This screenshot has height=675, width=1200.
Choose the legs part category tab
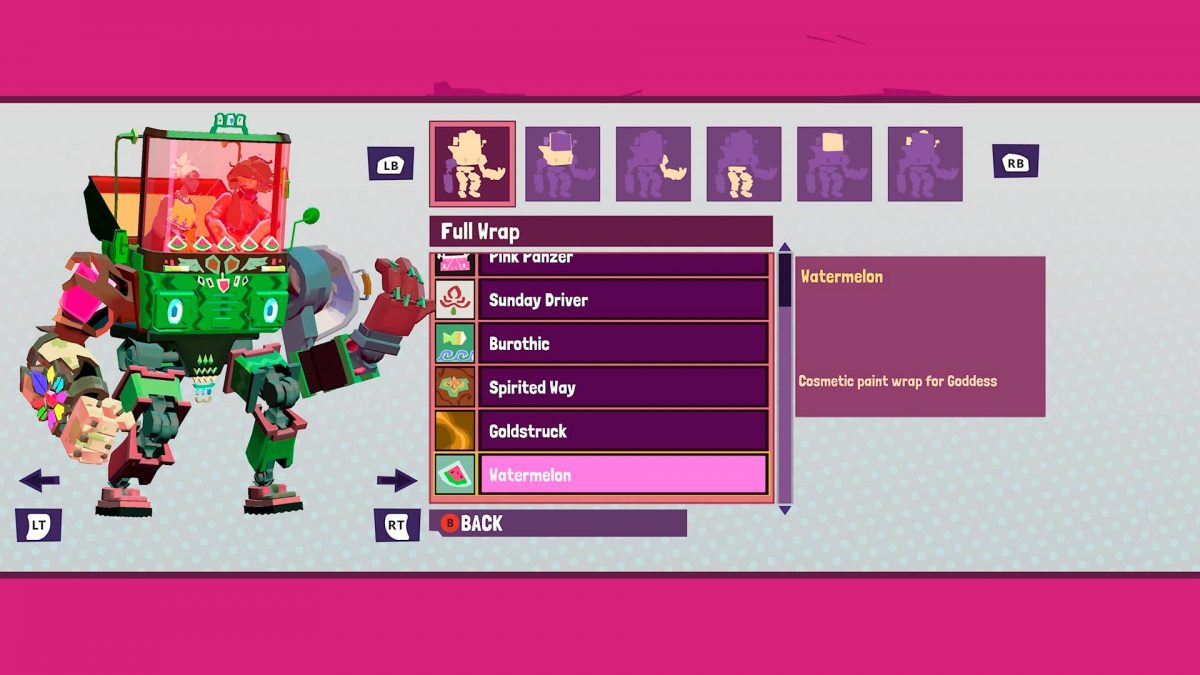click(x=744, y=164)
